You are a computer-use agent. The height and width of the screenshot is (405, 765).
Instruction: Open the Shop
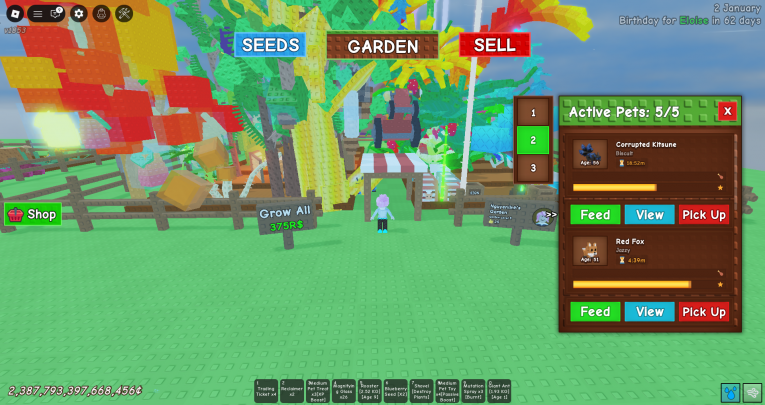[x=33, y=214]
